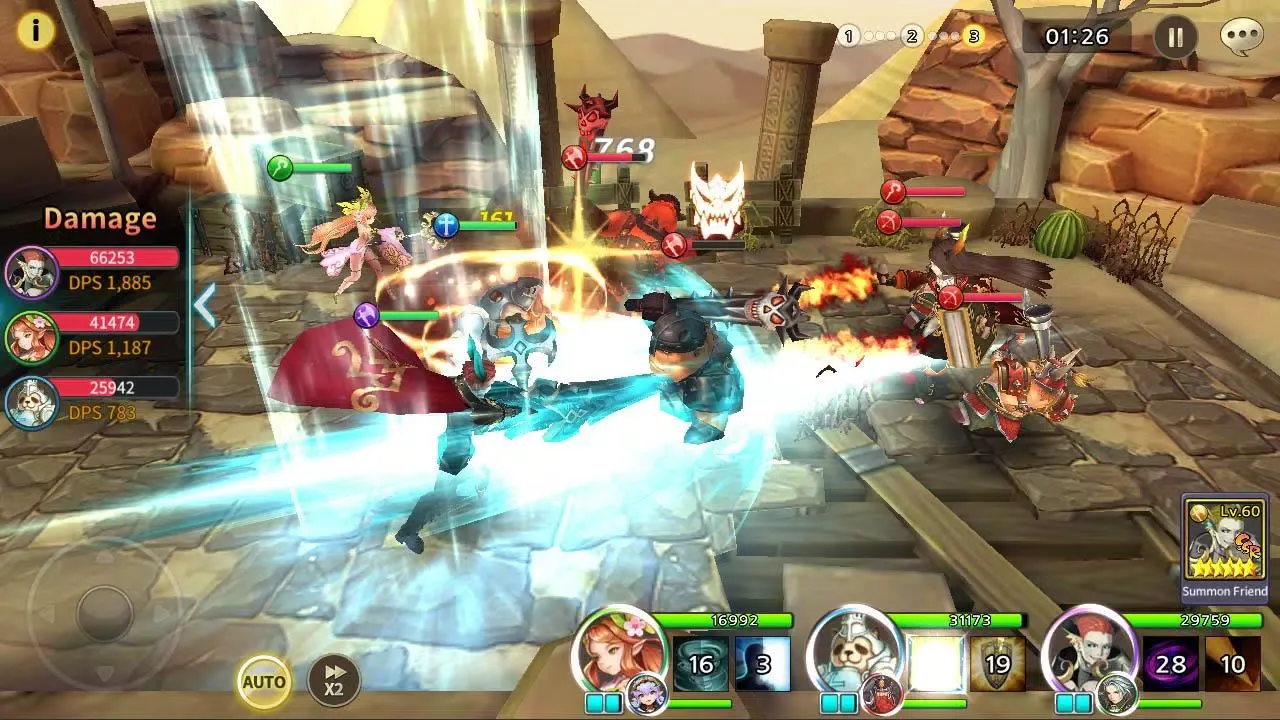Image resolution: width=1280 pixels, height=720 pixels.
Task: Select the panda knight's character portrait
Action: [x=862, y=650]
